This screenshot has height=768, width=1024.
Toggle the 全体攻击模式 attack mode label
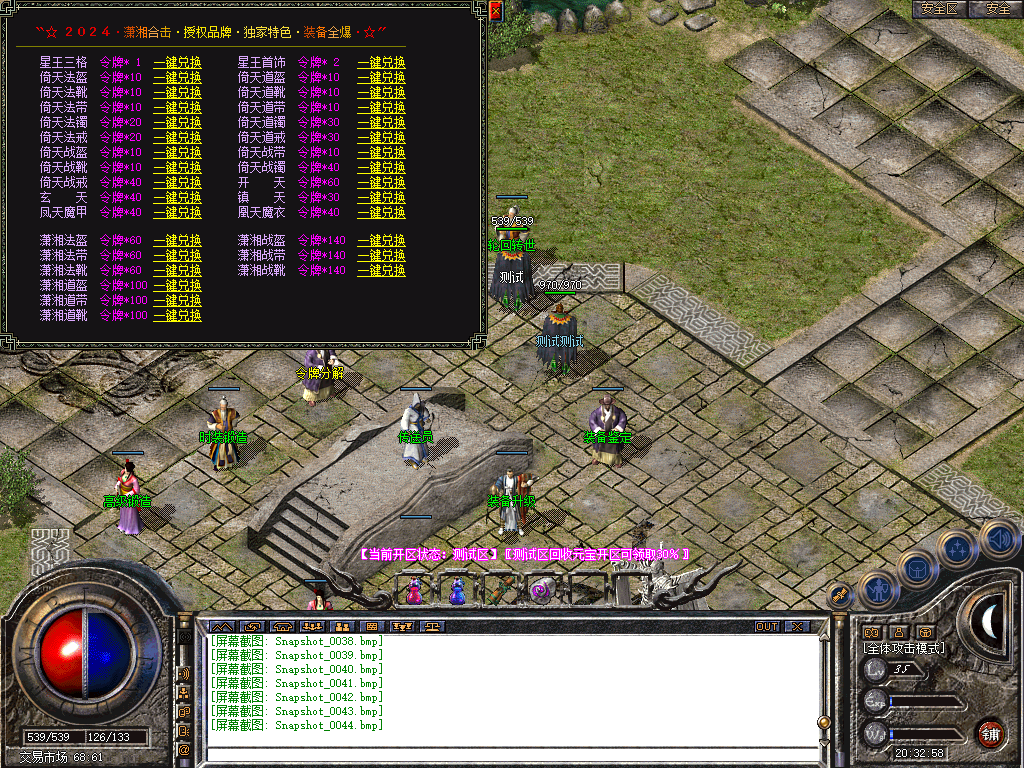(904, 648)
